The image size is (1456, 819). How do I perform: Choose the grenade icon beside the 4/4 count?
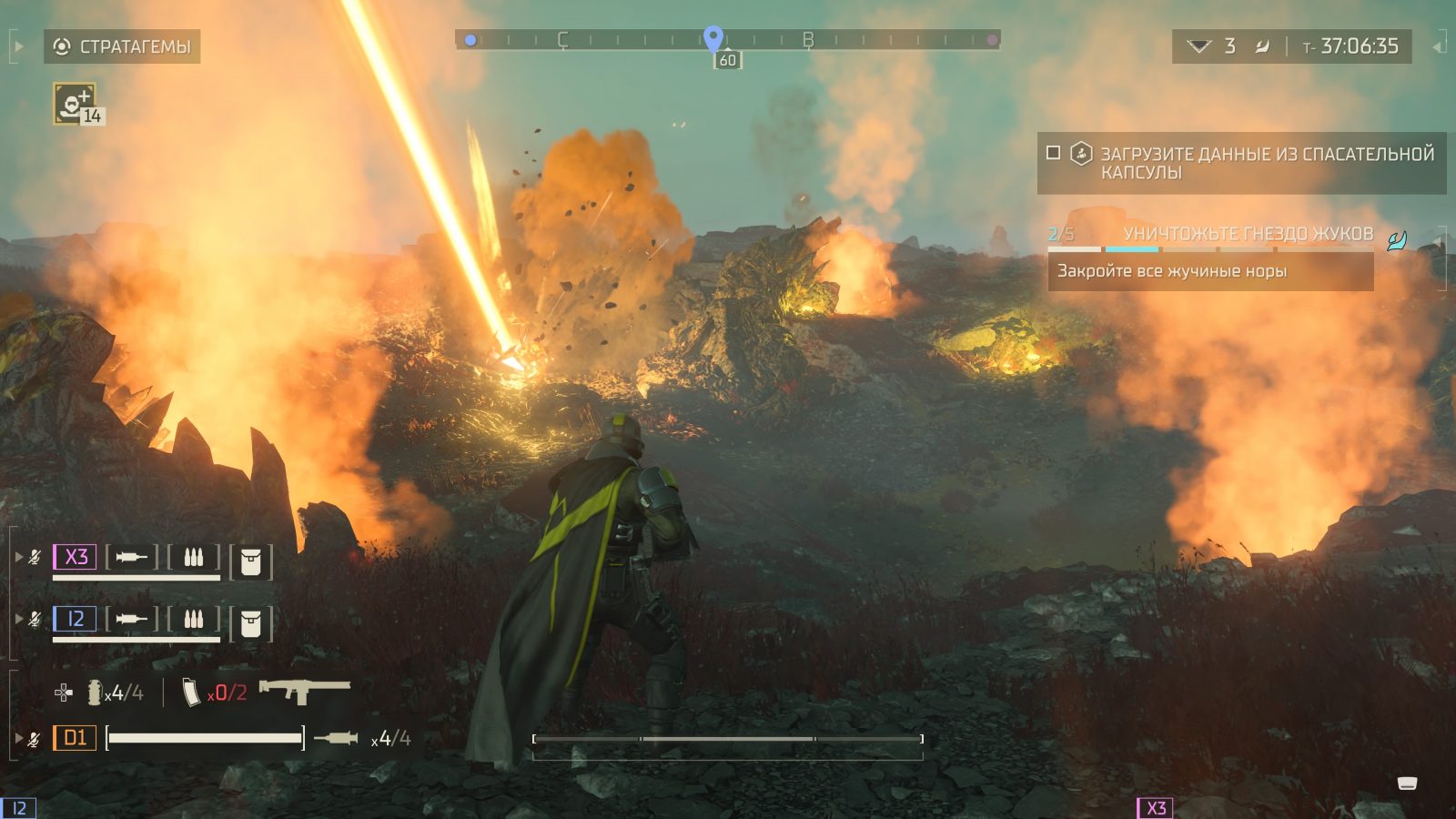click(x=93, y=693)
